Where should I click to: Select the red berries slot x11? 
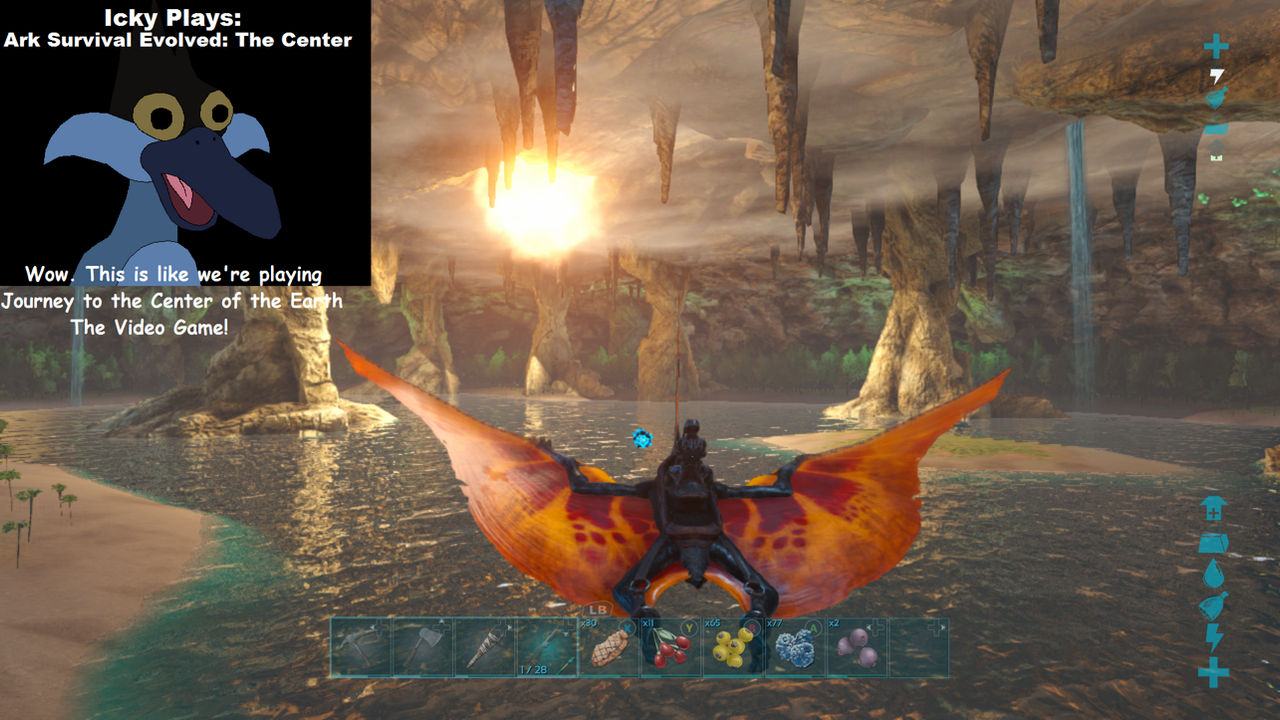pos(671,647)
